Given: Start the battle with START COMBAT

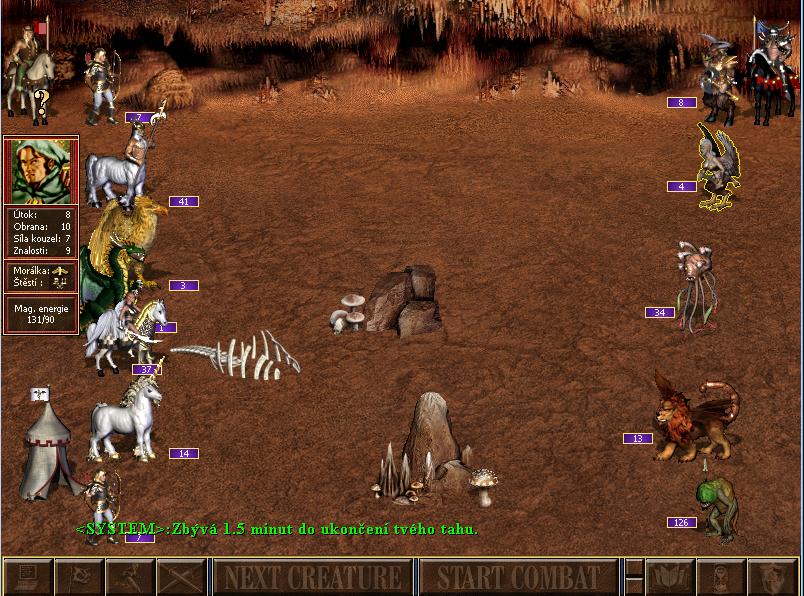Looking at the screenshot, I should (518, 577).
